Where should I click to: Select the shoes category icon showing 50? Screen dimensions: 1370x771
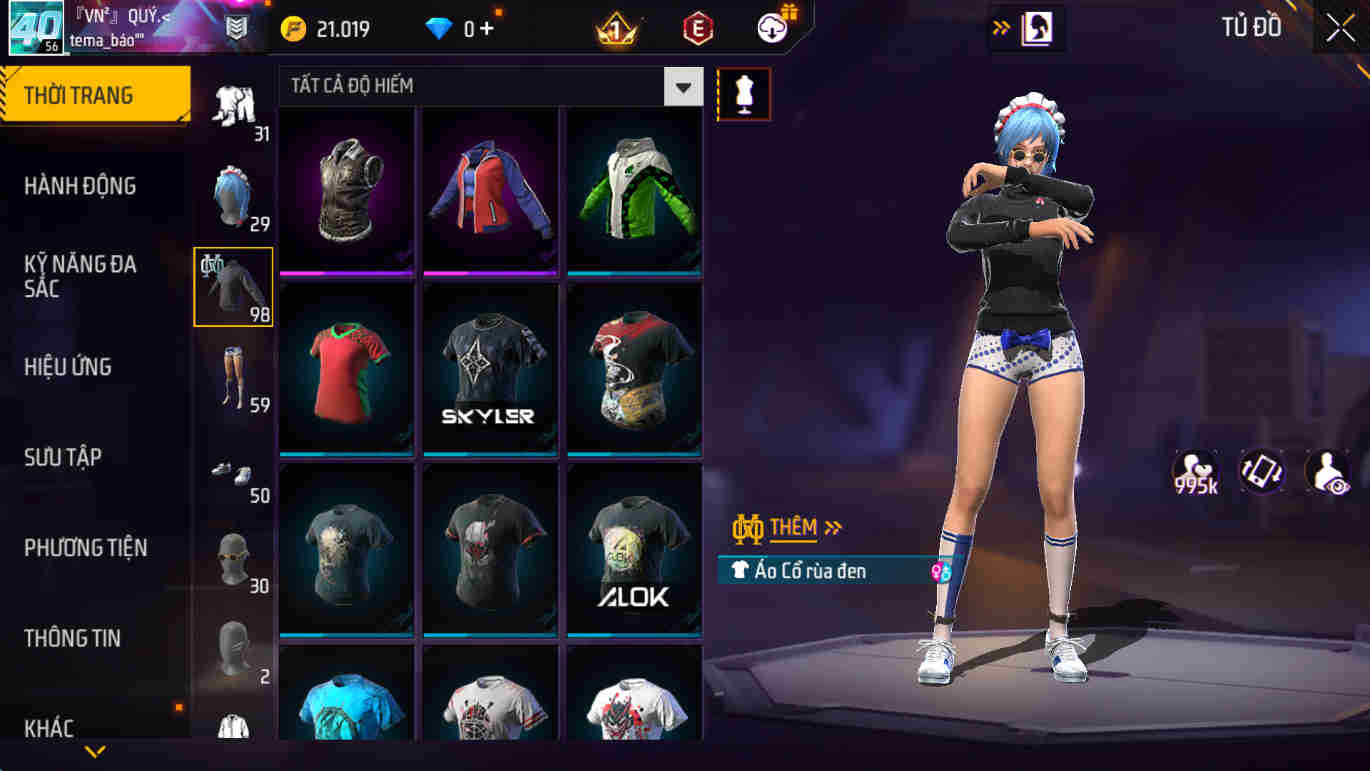(232, 468)
